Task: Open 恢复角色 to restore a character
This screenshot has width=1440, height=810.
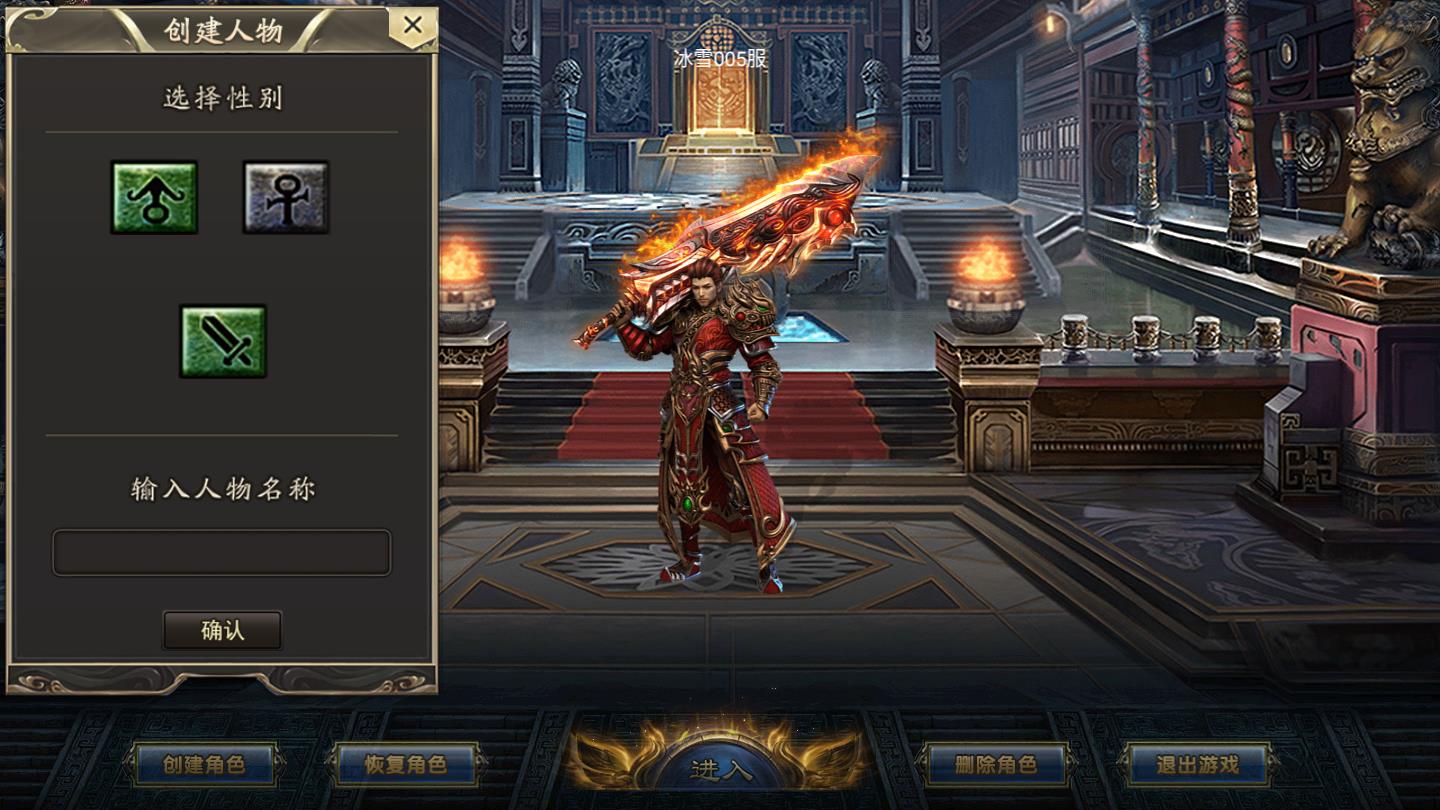Action: click(x=405, y=765)
